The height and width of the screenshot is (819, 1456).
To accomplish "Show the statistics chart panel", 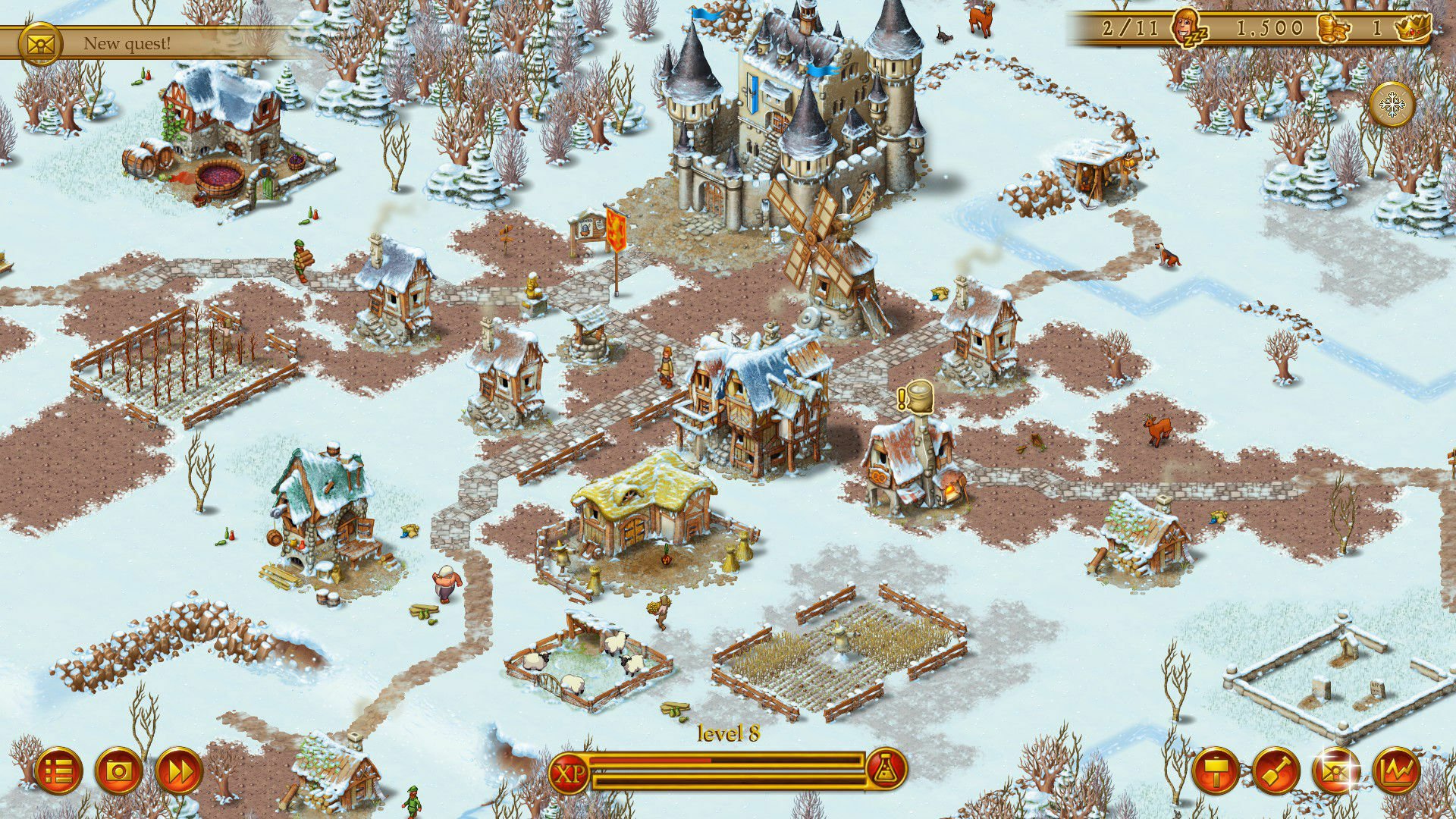I will click(1397, 771).
